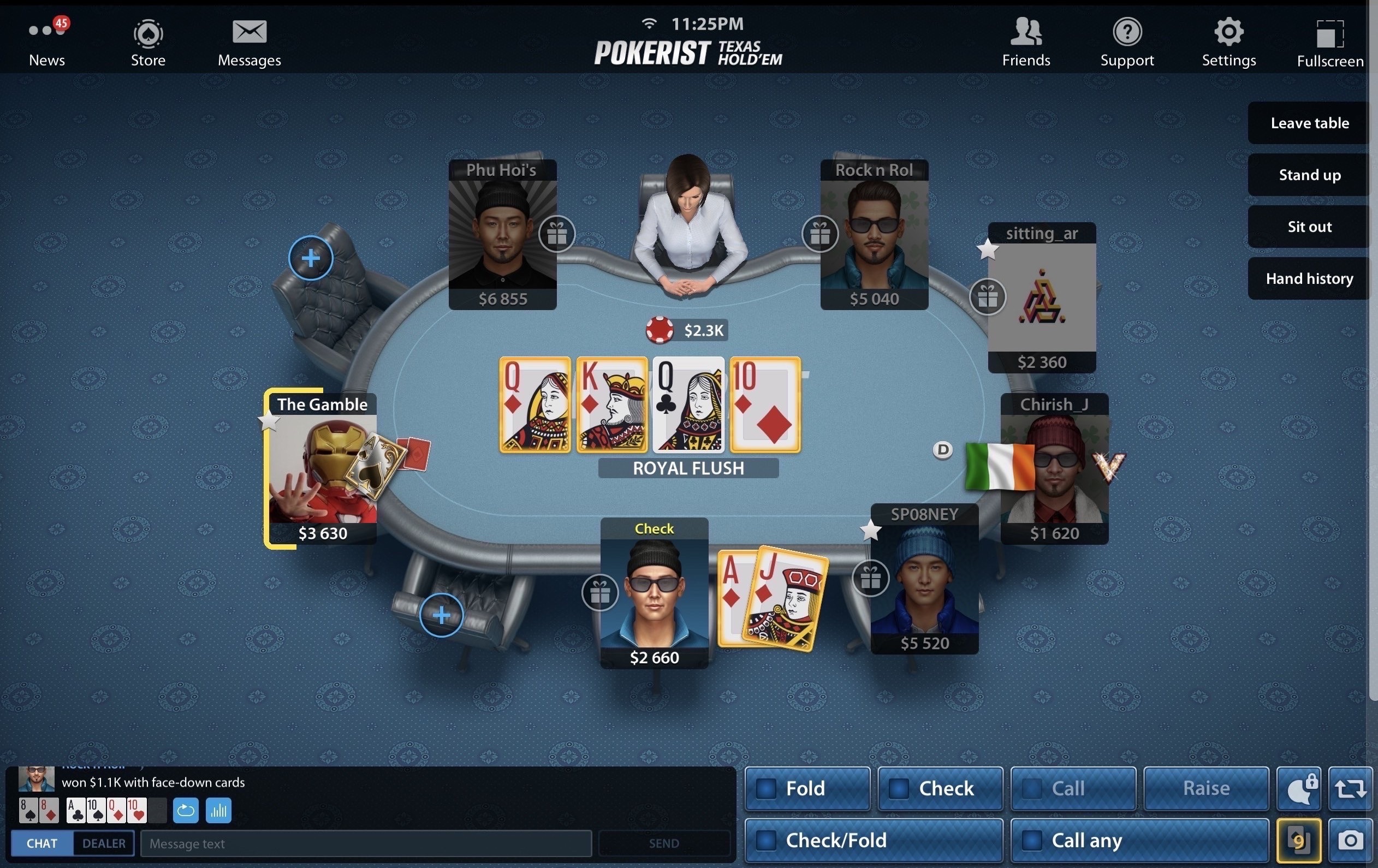Take the empty seat beside The Gamble
Image resolution: width=1378 pixels, height=868 pixels.
311,258
